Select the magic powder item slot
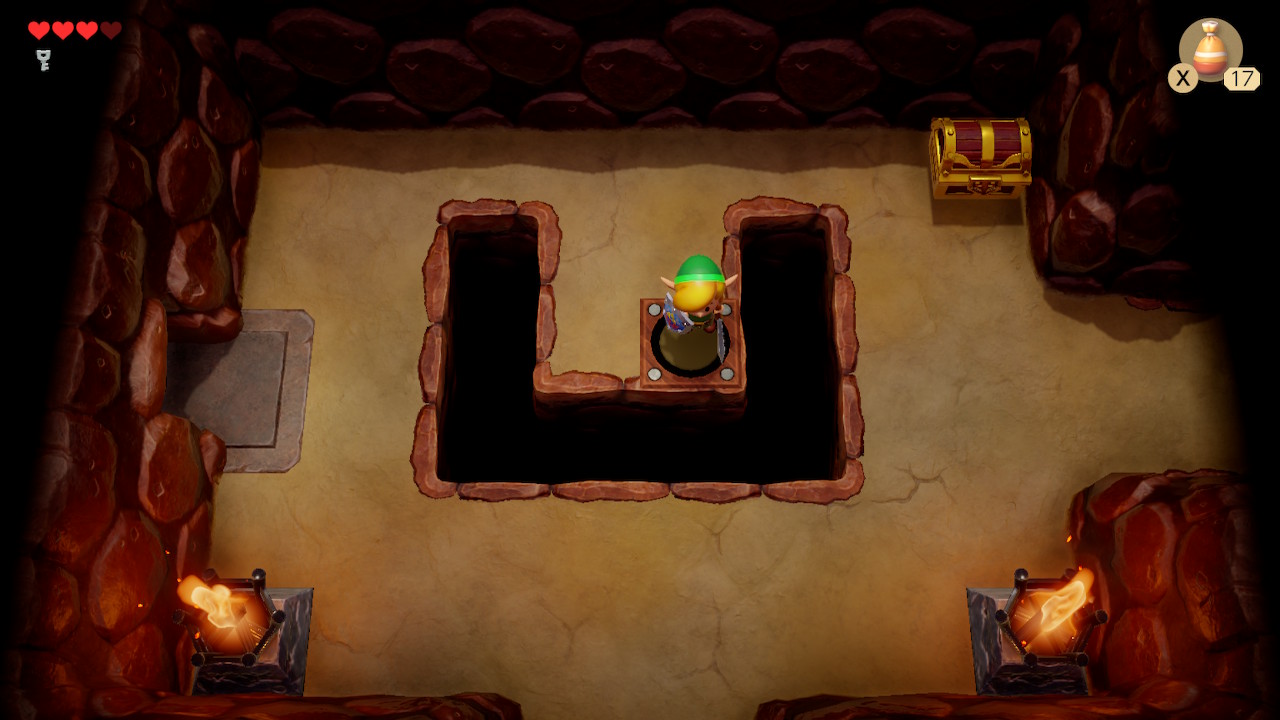Screen dimensions: 1280x720 tap(1210, 48)
